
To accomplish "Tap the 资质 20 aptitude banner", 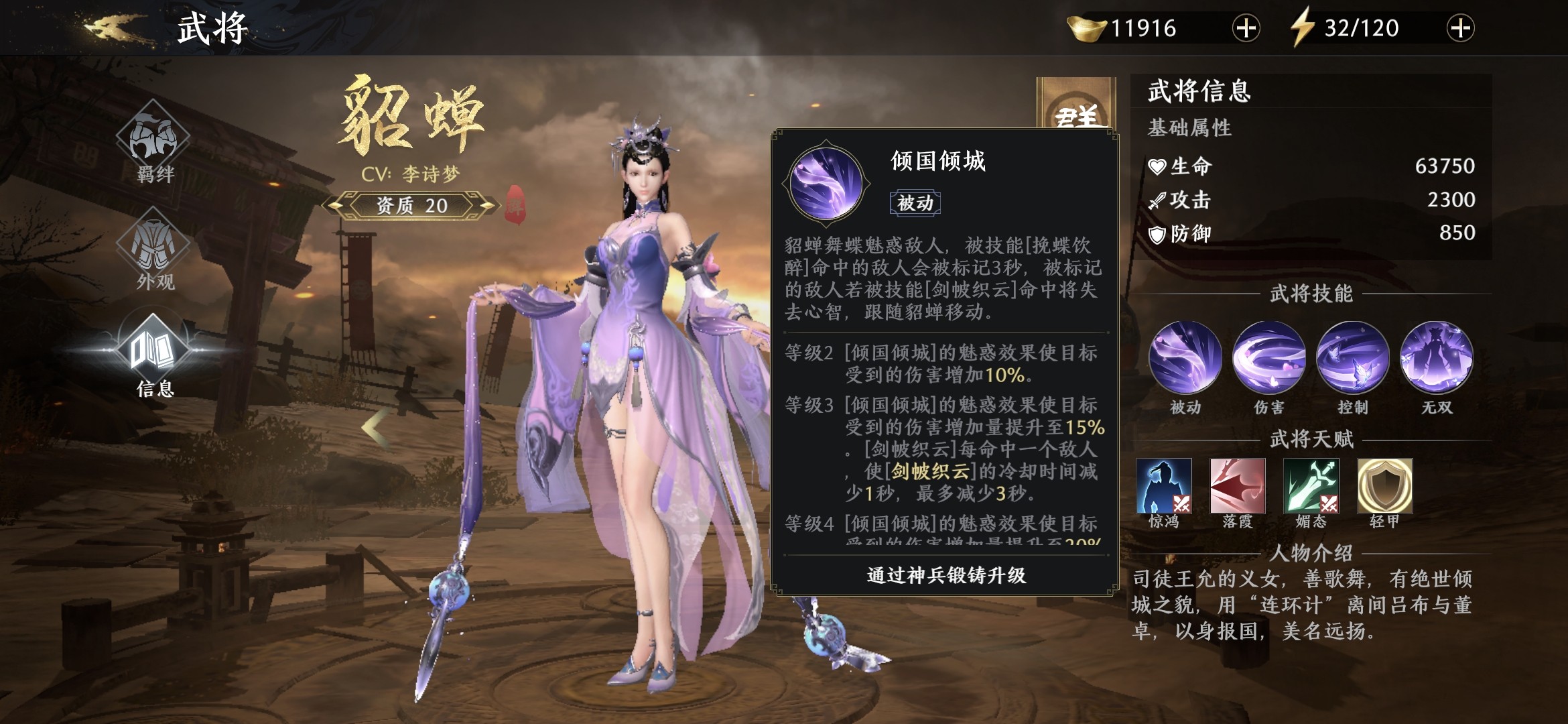I will [411, 205].
